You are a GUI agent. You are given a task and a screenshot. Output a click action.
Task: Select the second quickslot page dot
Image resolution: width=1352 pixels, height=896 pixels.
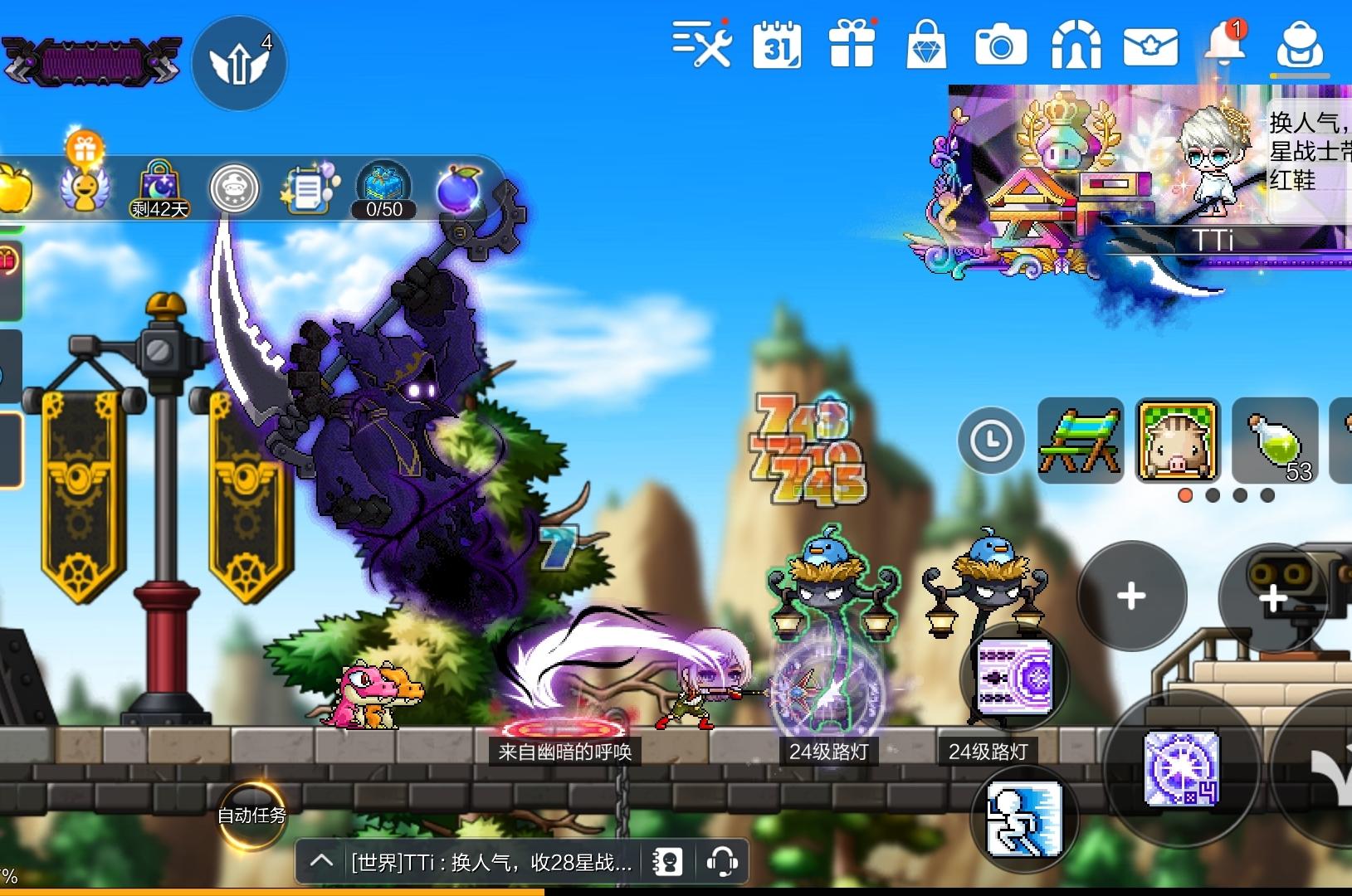pyautogui.click(x=1213, y=495)
